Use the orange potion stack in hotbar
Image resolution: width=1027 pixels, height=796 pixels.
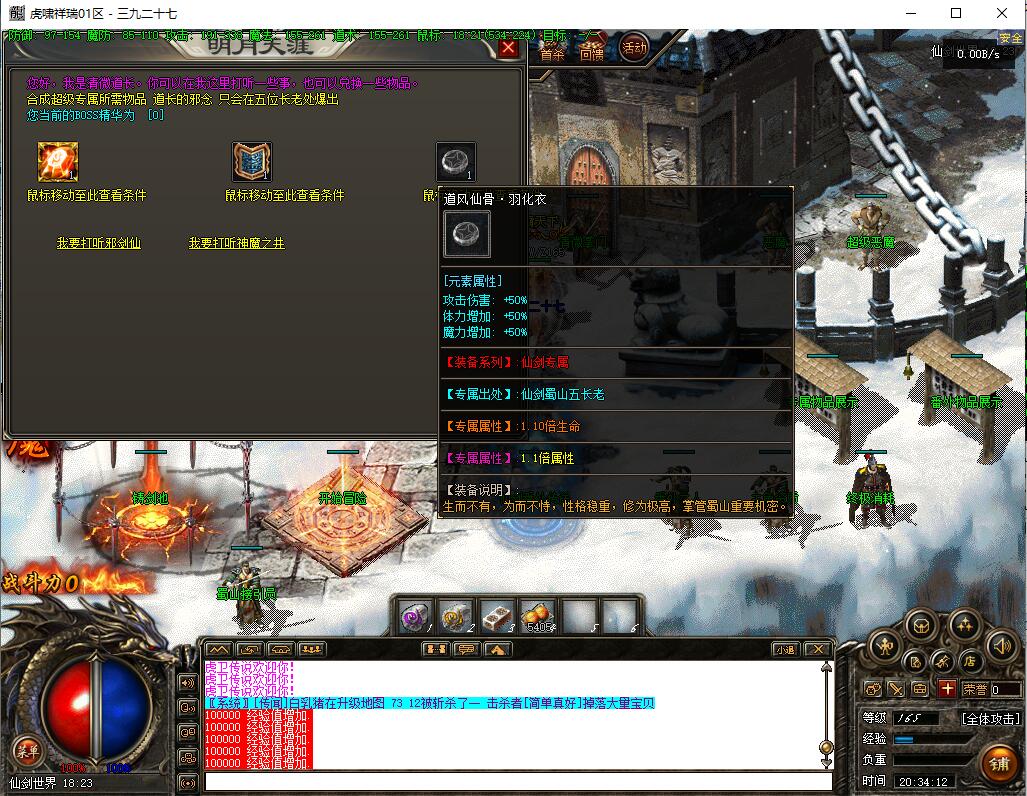(x=538, y=616)
